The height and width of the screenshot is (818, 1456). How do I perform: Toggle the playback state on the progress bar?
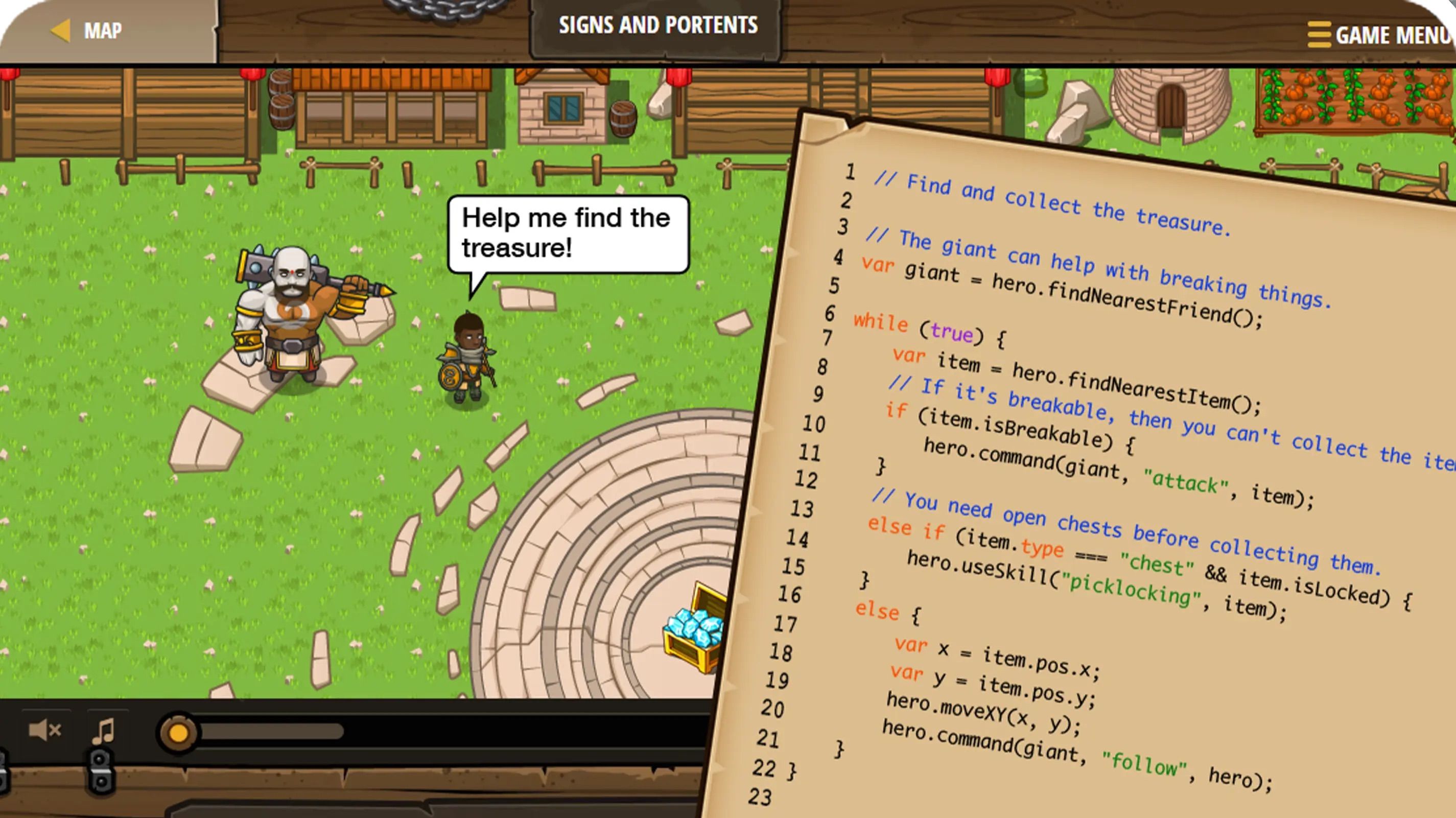(180, 732)
